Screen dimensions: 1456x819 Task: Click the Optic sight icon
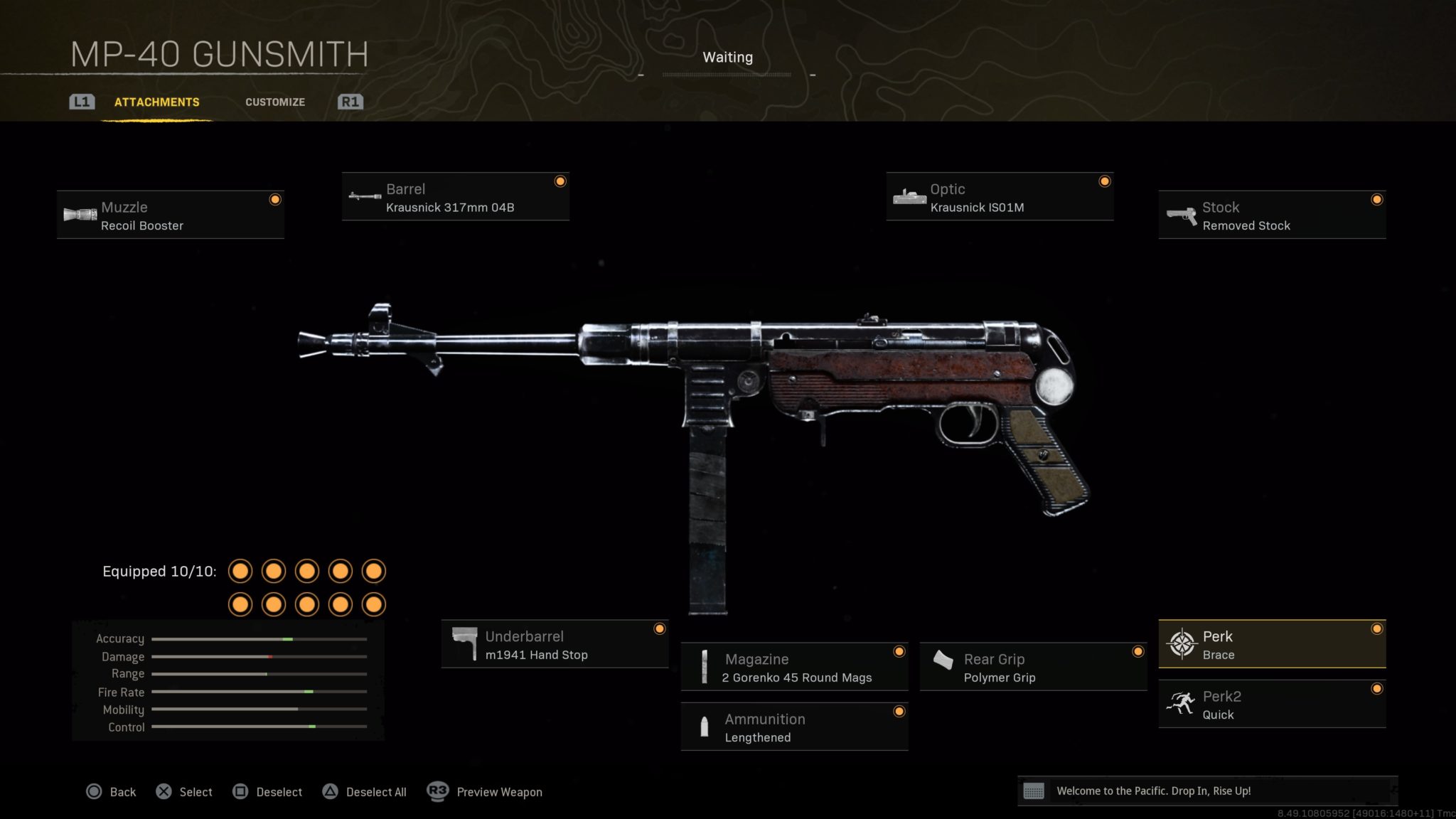[x=909, y=197]
